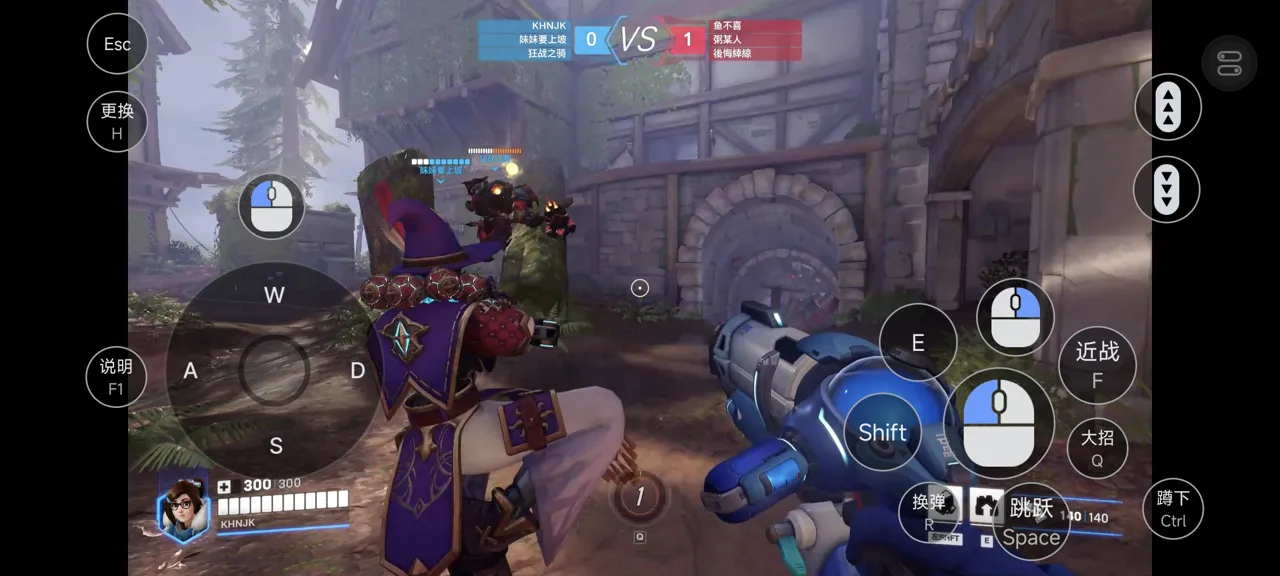Trigger the 大招 (Q) ultimate button
The width and height of the screenshot is (1280, 576).
[x=1097, y=448]
